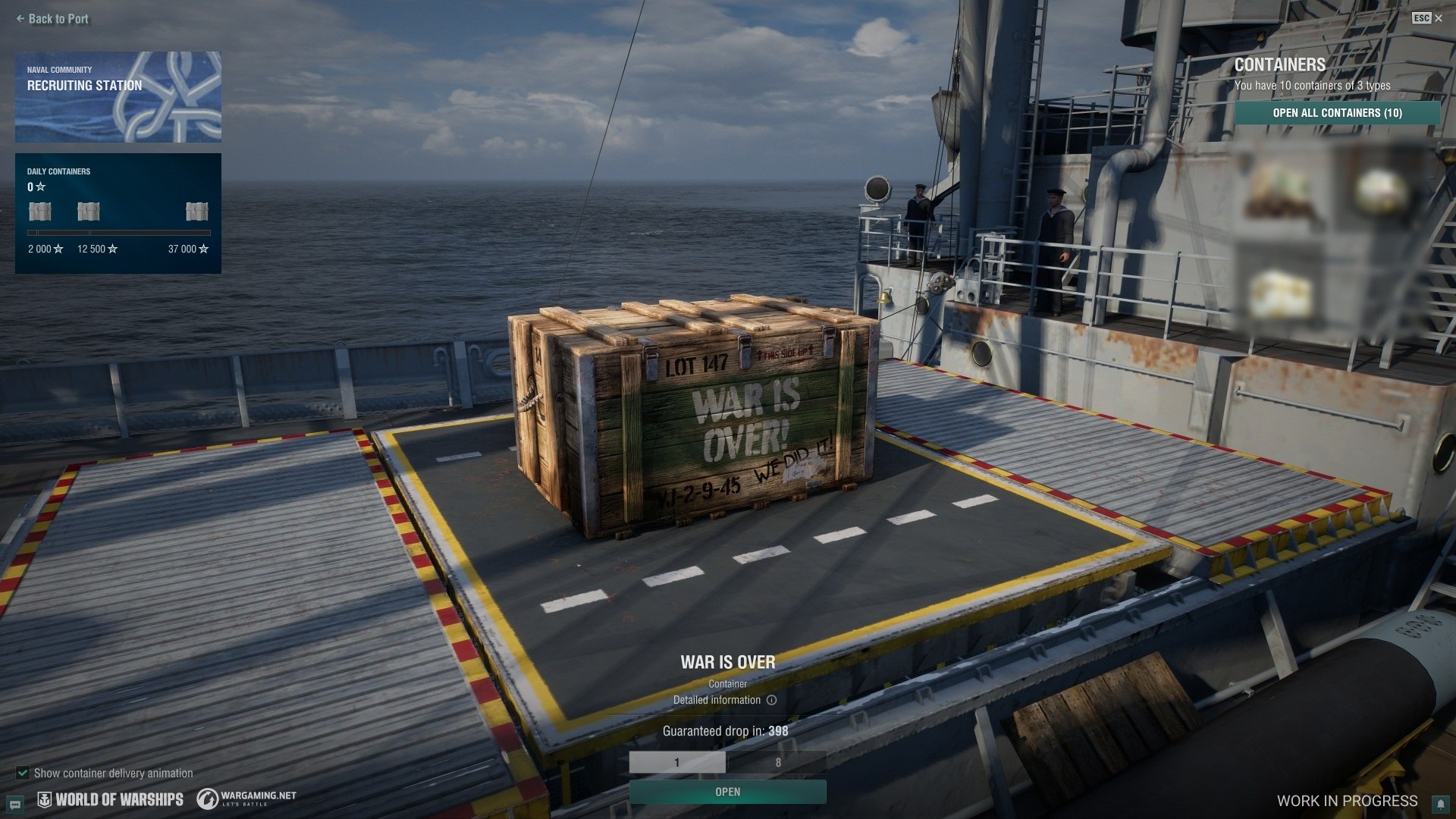Select quantity 8 to open

coord(777,762)
